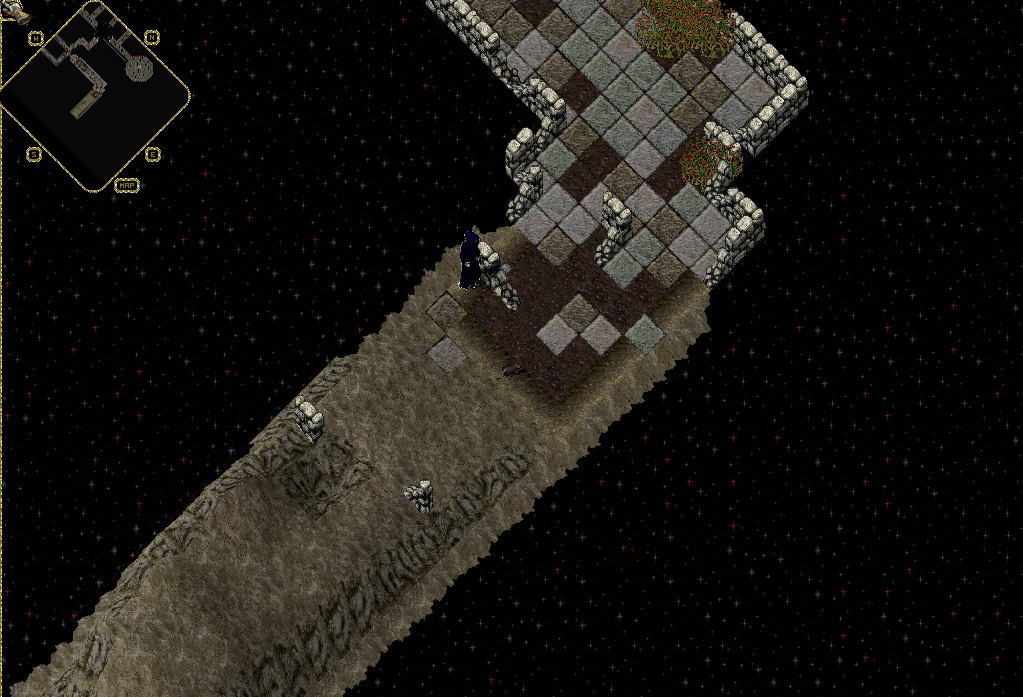Select the N compass marker
The height and width of the screenshot is (697, 1023).
[x=151, y=38]
